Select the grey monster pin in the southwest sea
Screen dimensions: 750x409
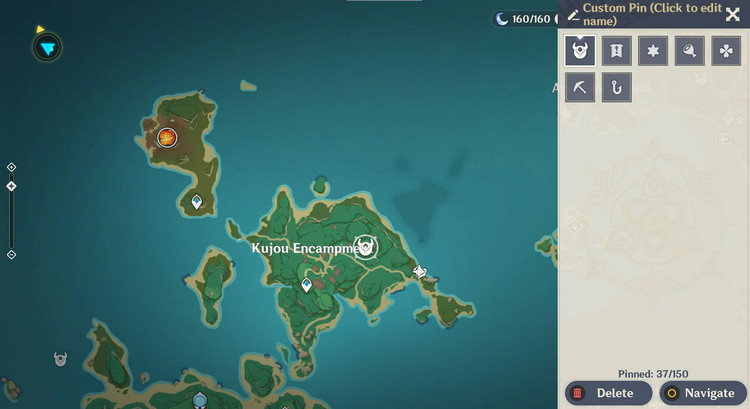[61, 358]
